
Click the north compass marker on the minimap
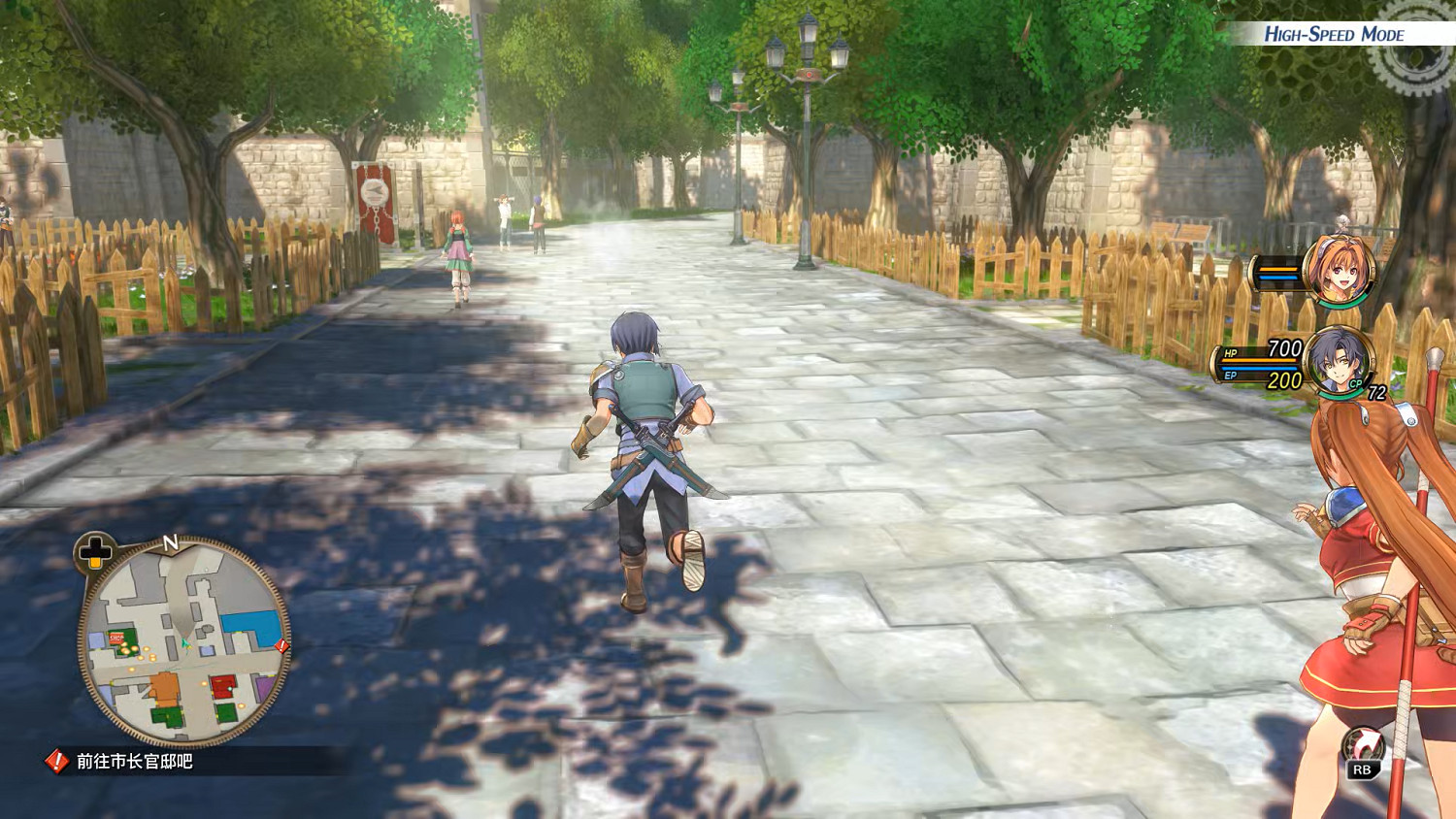(170, 541)
